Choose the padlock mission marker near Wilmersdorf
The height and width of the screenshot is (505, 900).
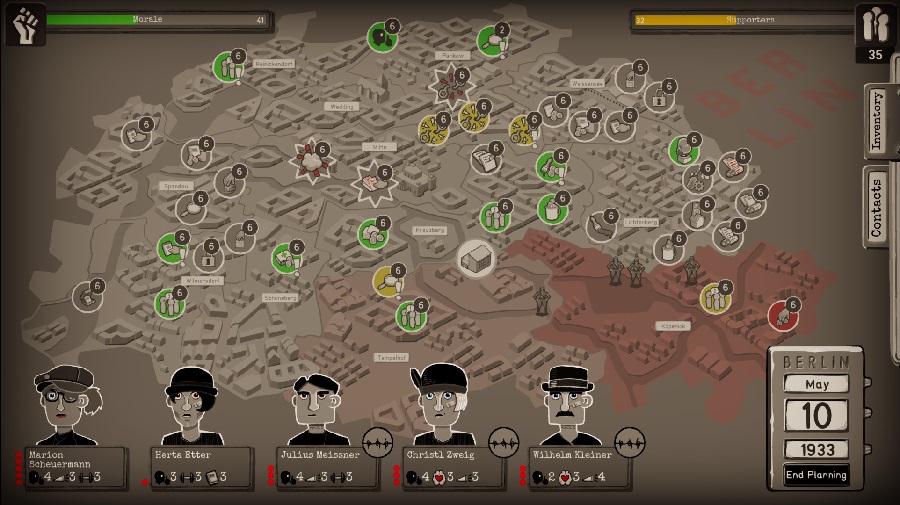208,258
